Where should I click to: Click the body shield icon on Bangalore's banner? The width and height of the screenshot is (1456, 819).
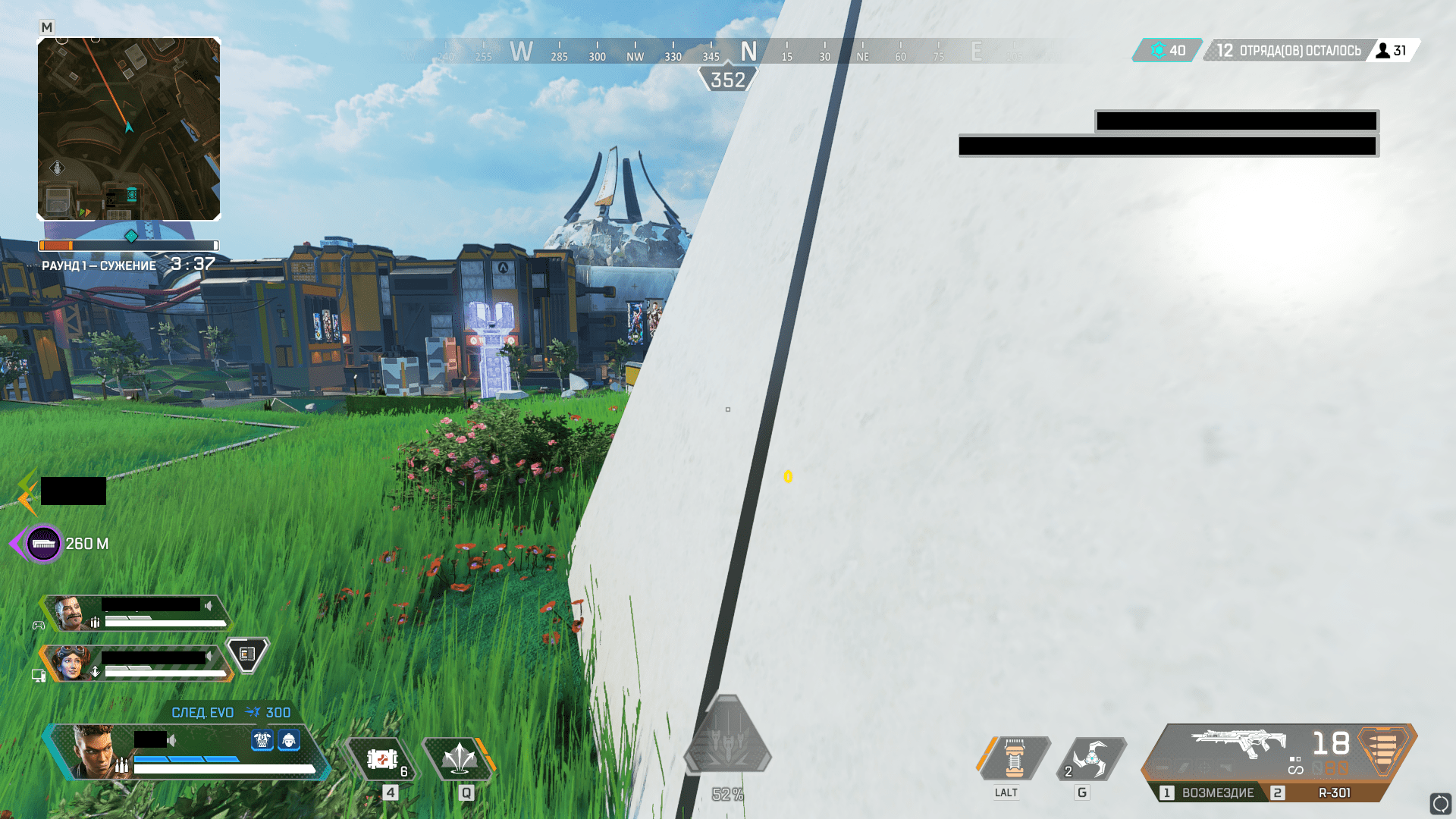[262, 741]
